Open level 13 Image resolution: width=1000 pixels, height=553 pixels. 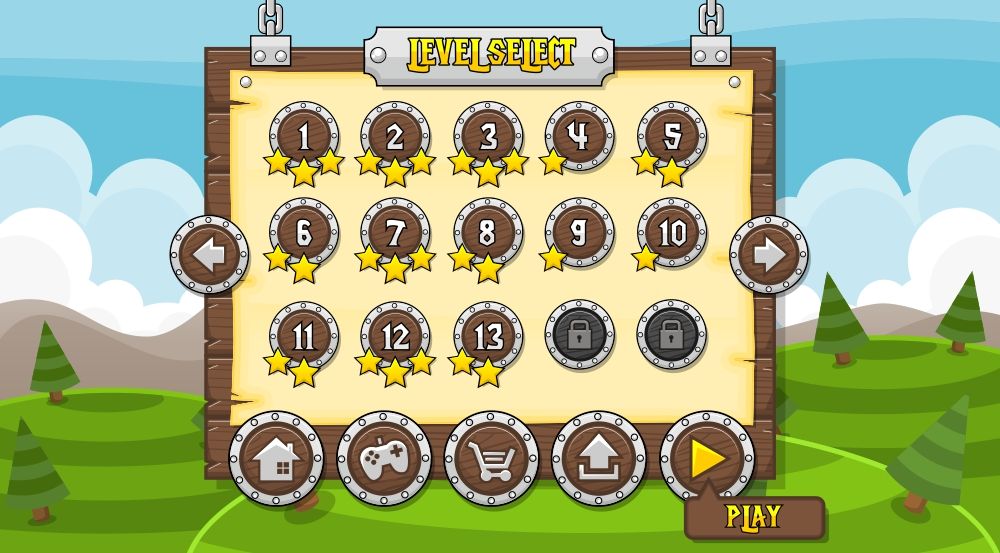pyautogui.click(x=488, y=336)
